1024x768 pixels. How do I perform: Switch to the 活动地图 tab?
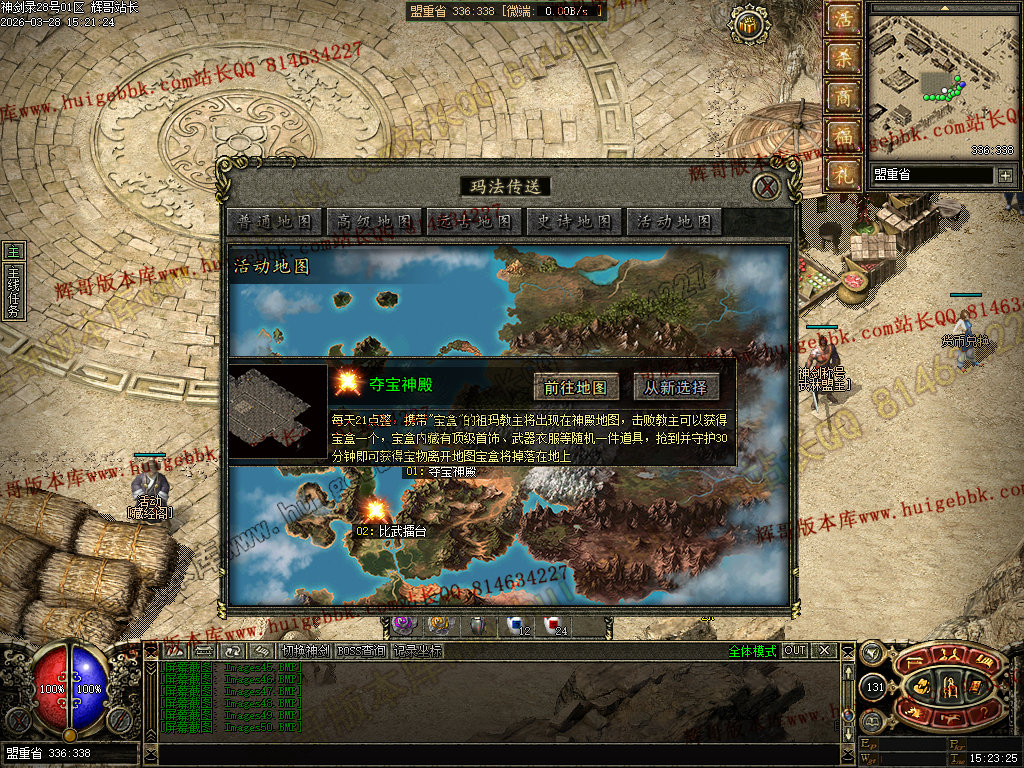(x=674, y=222)
